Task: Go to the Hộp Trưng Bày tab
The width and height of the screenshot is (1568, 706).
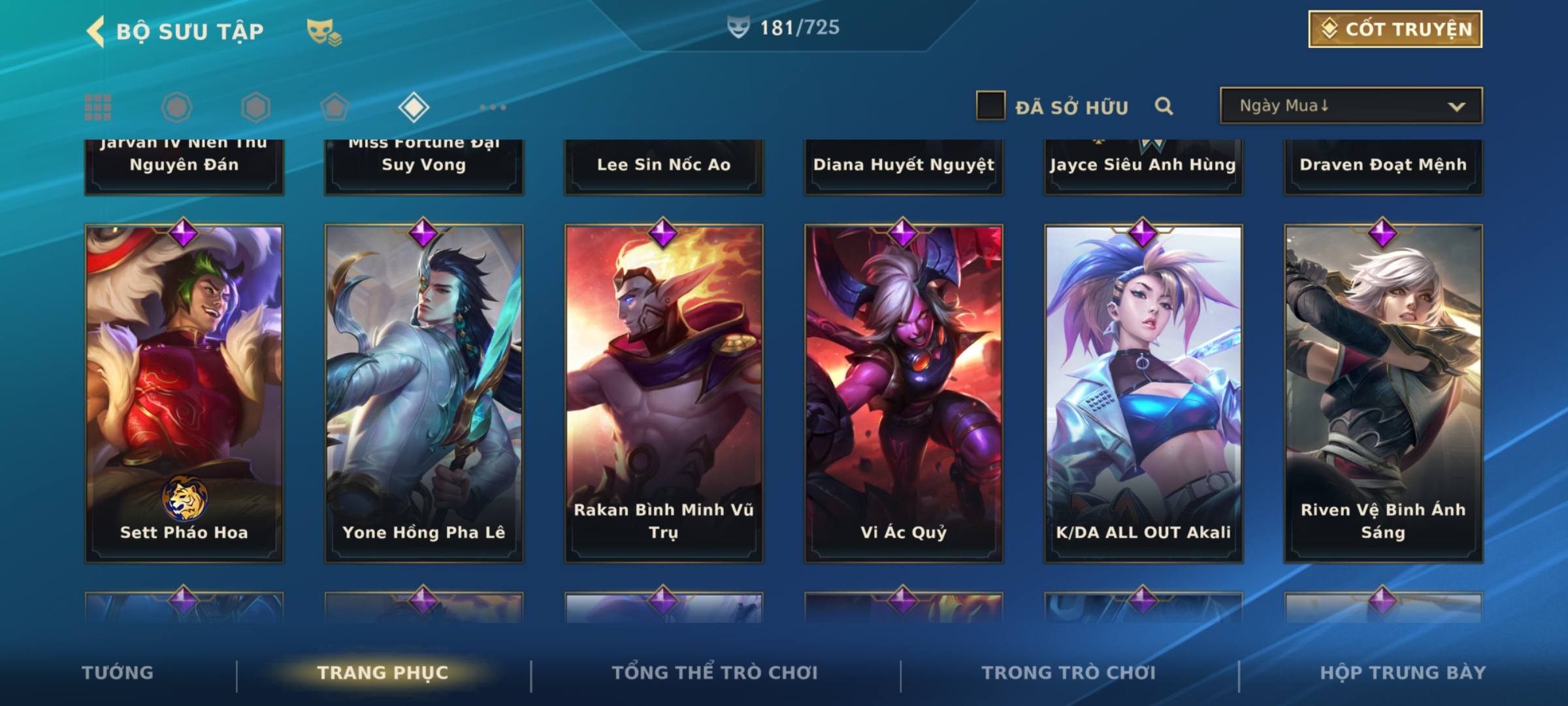Action: [1403, 673]
